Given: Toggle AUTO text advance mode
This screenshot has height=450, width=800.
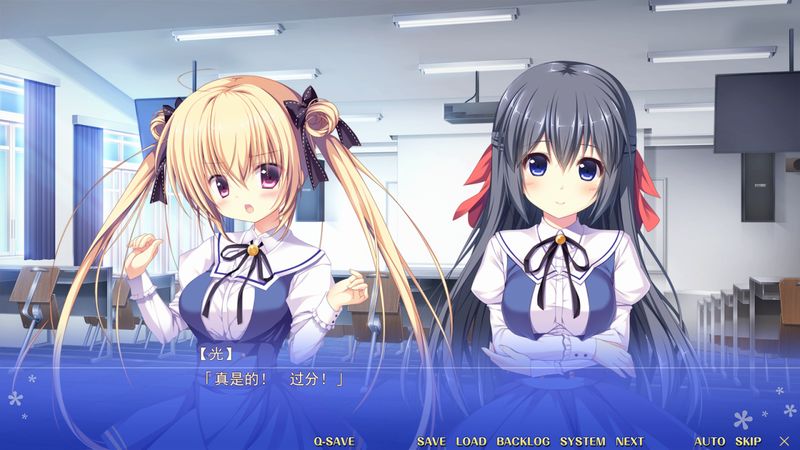Looking at the screenshot, I should tap(710, 441).
